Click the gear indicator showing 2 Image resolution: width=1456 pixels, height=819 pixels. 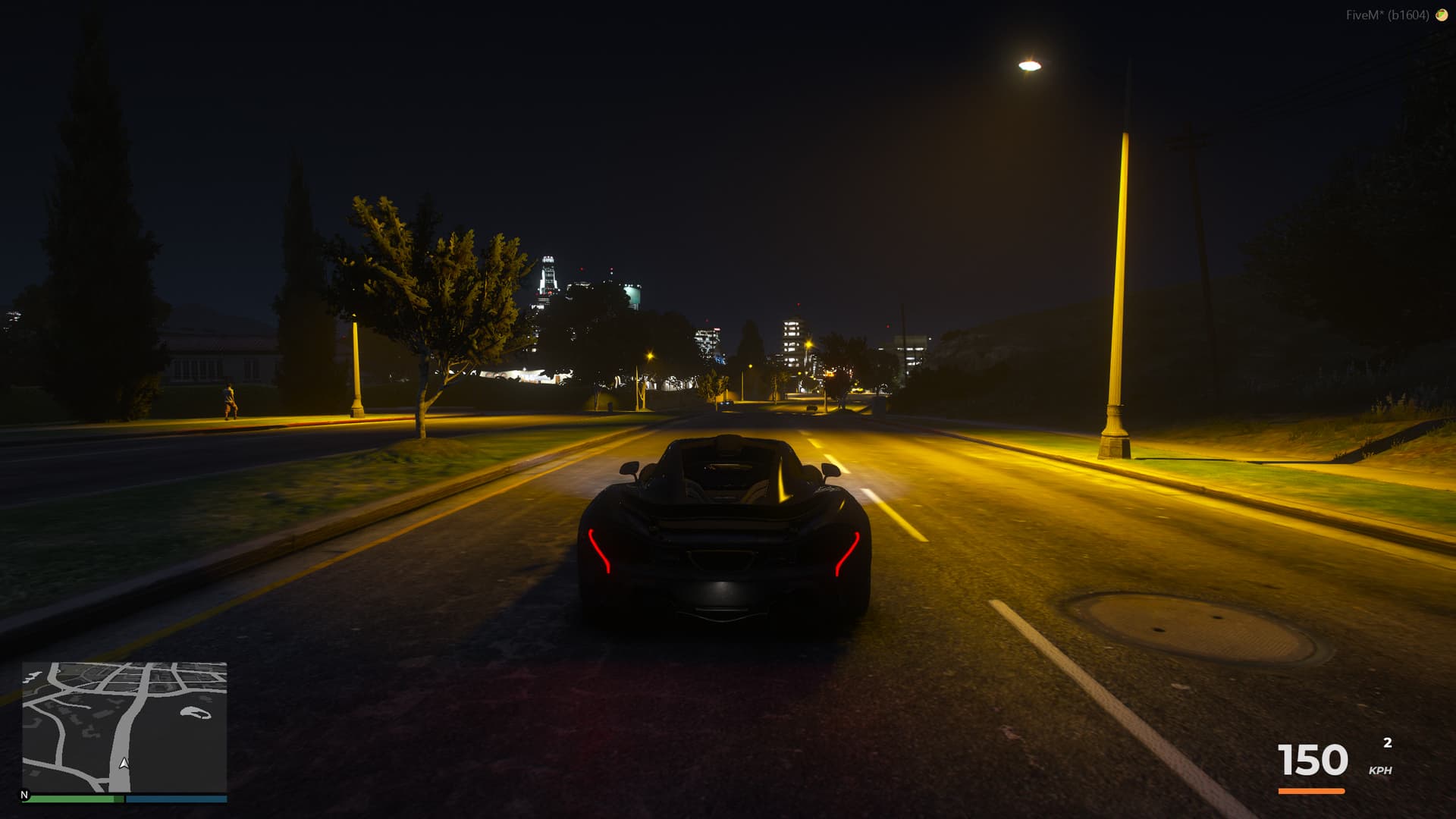click(x=1388, y=742)
